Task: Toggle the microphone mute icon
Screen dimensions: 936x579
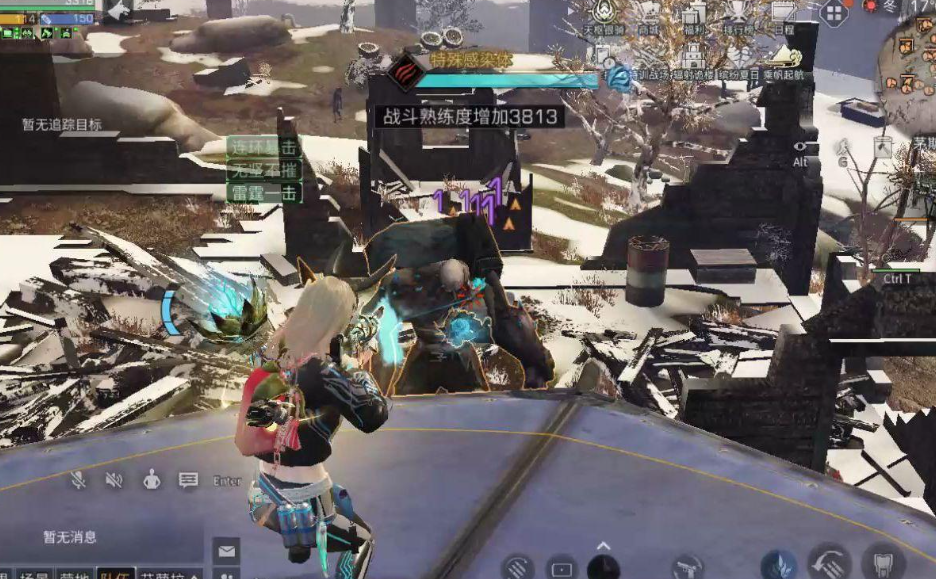Action: (78, 480)
